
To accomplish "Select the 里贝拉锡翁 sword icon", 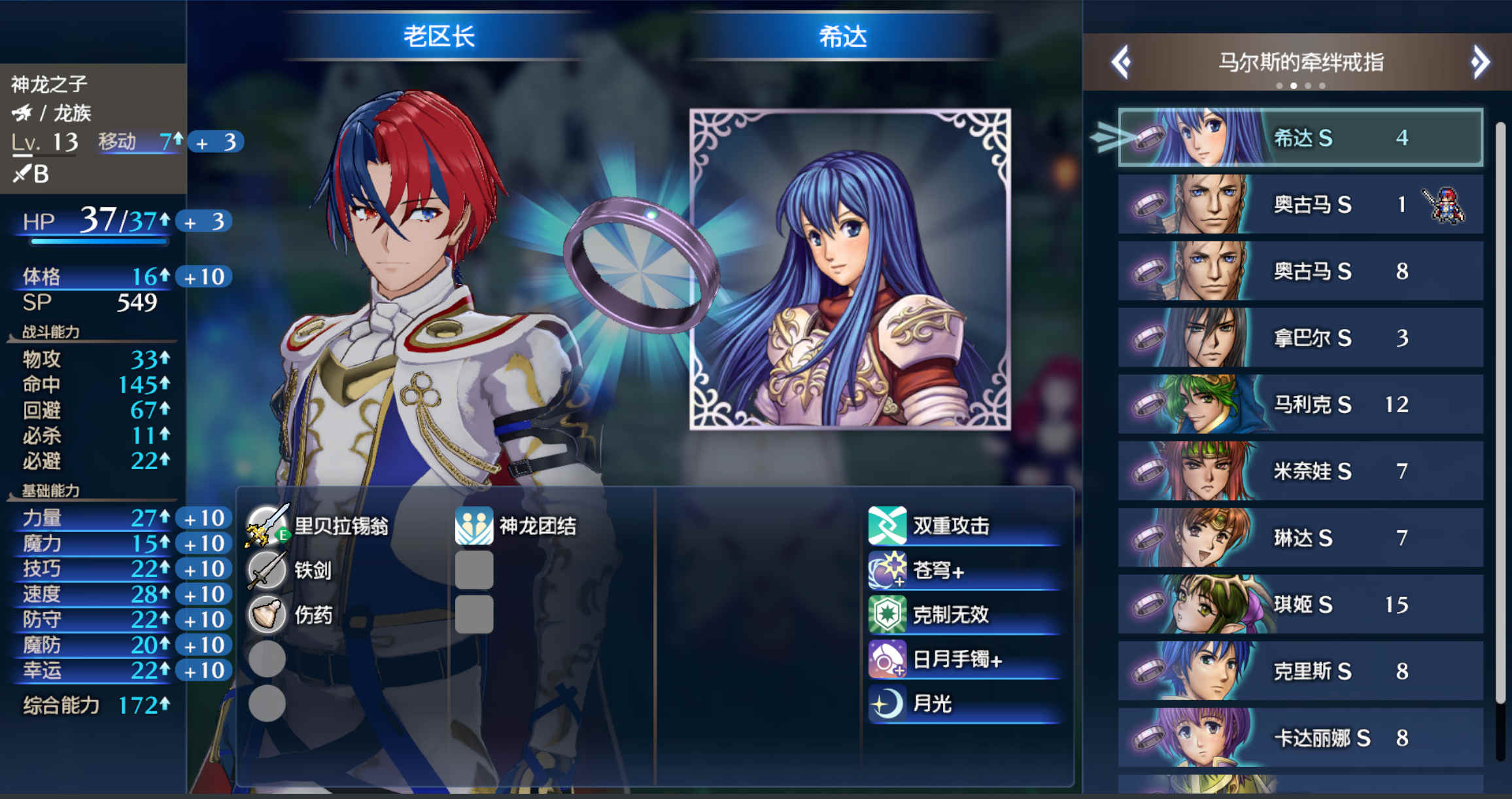I will [x=267, y=525].
